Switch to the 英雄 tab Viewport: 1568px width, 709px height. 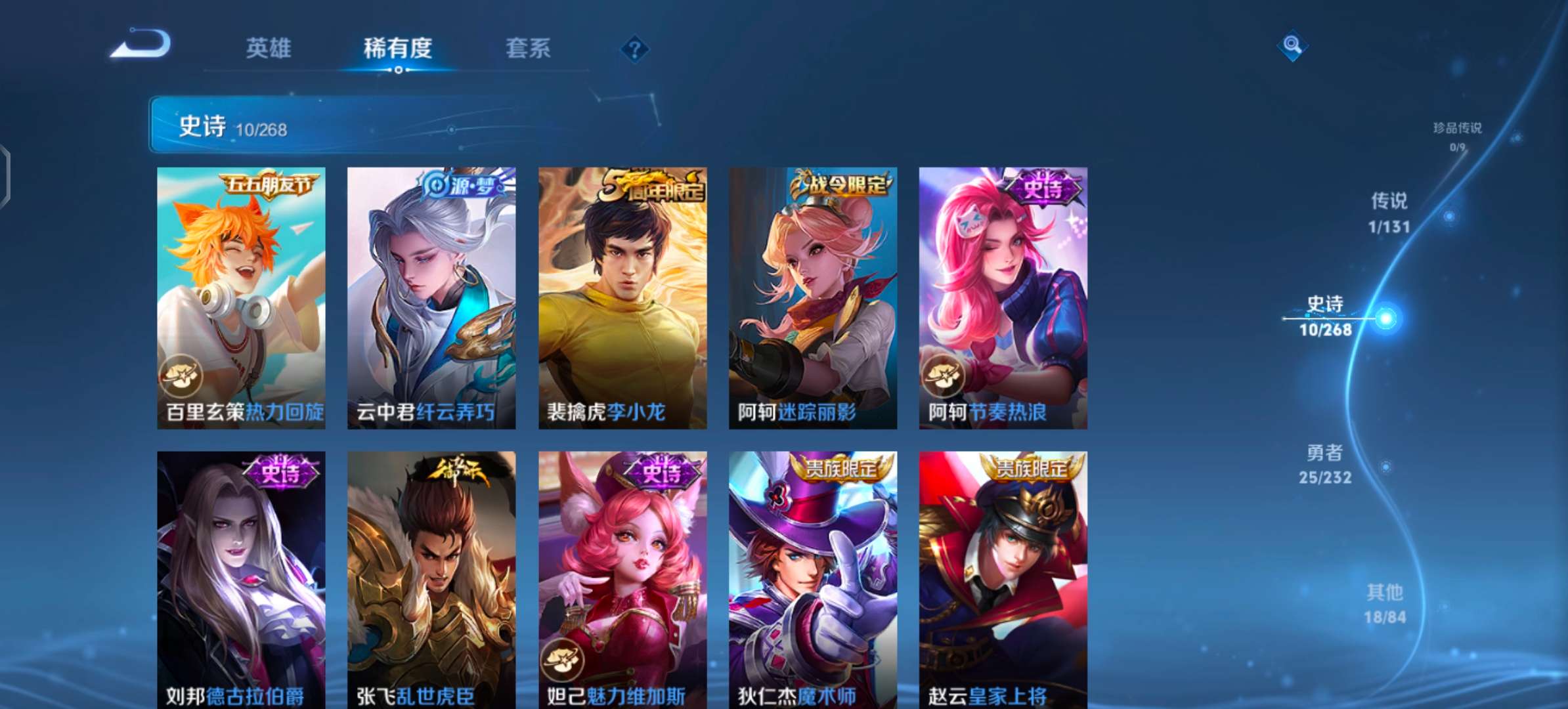point(269,49)
